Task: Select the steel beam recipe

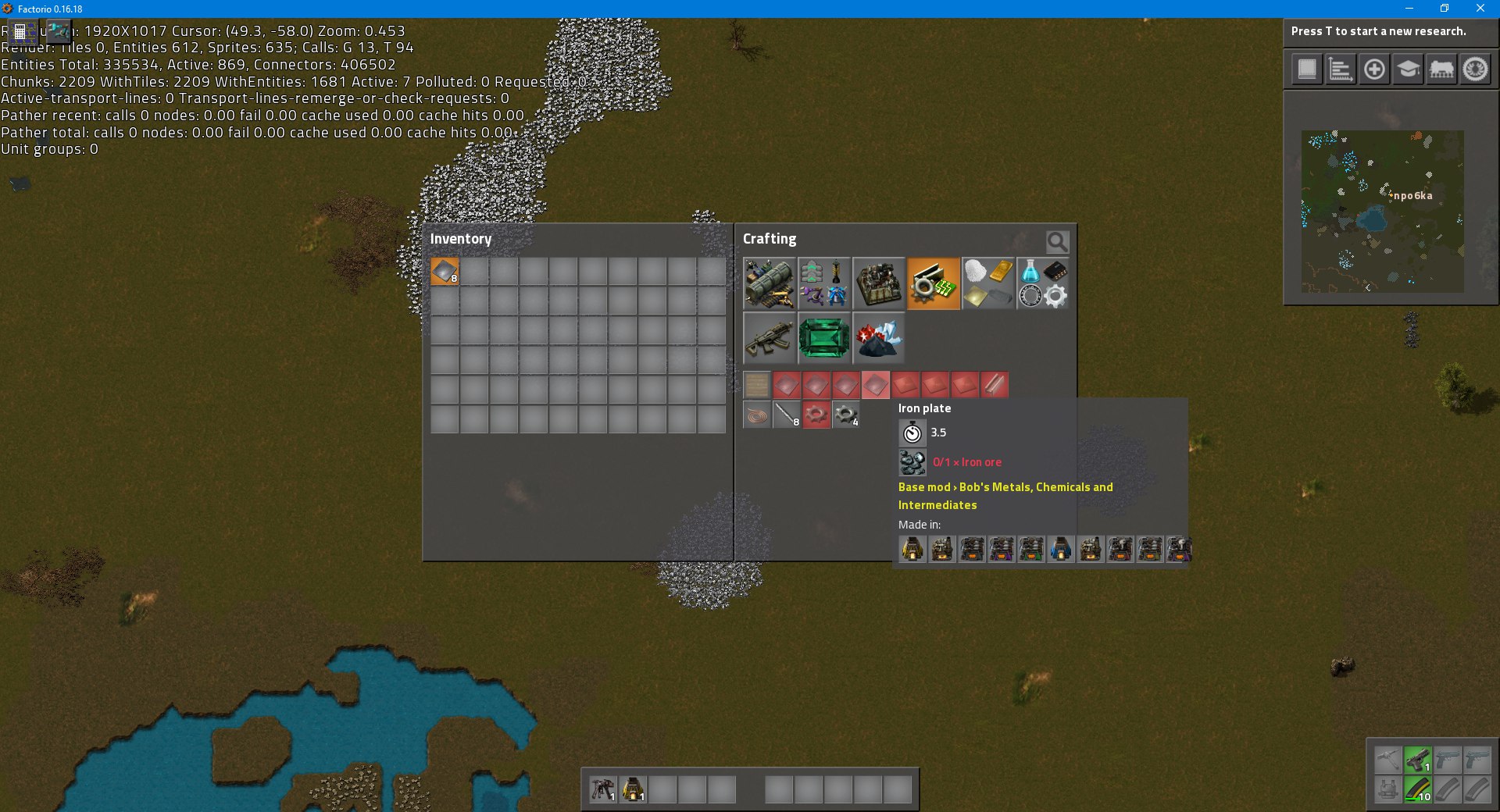Action: pos(994,385)
